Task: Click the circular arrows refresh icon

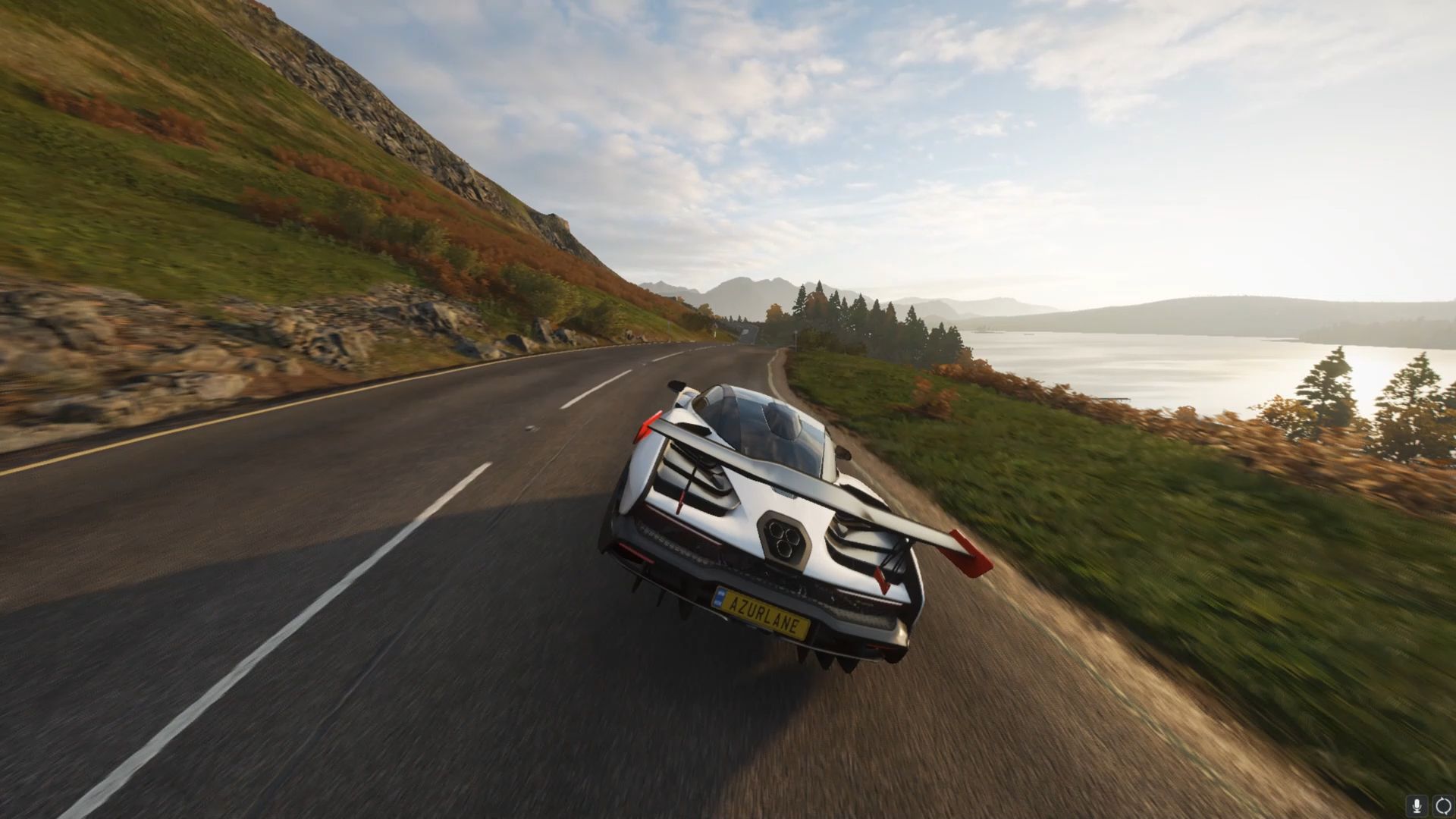Action: tap(1443, 805)
